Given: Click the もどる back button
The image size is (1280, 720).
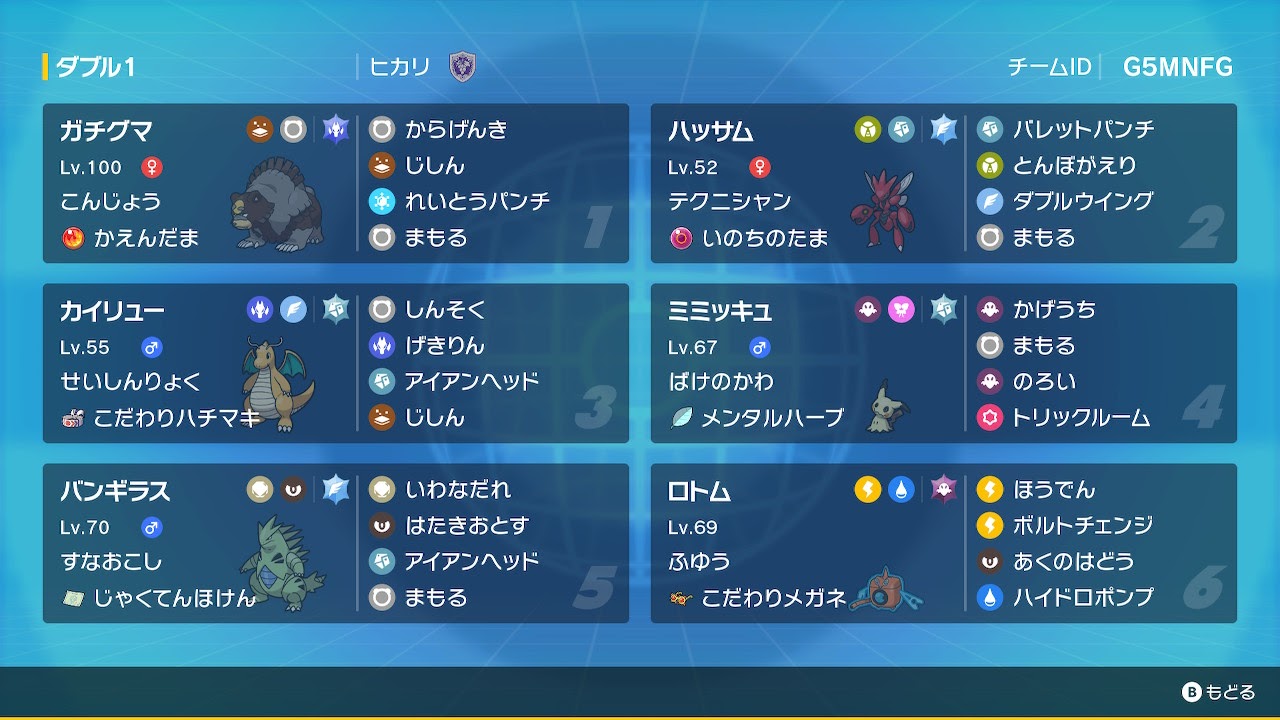Looking at the screenshot, I should click(x=1218, y=692).
